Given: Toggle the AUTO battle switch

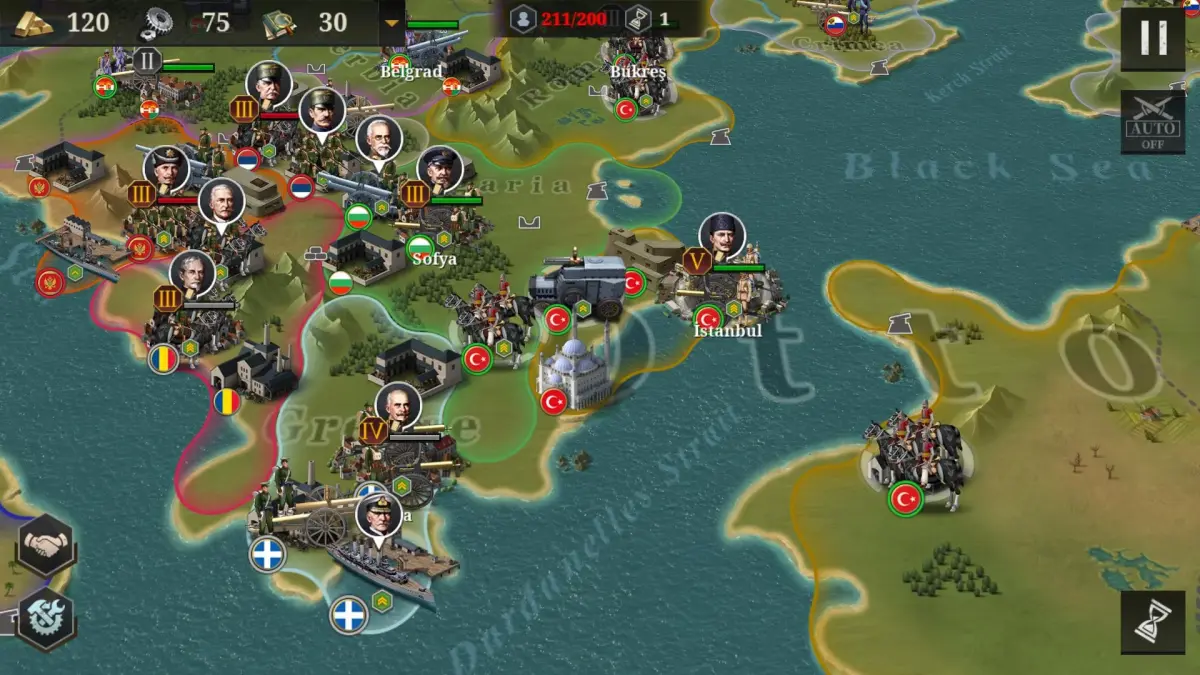Looking at the screenshot, I should click(x=1153, y=122).
